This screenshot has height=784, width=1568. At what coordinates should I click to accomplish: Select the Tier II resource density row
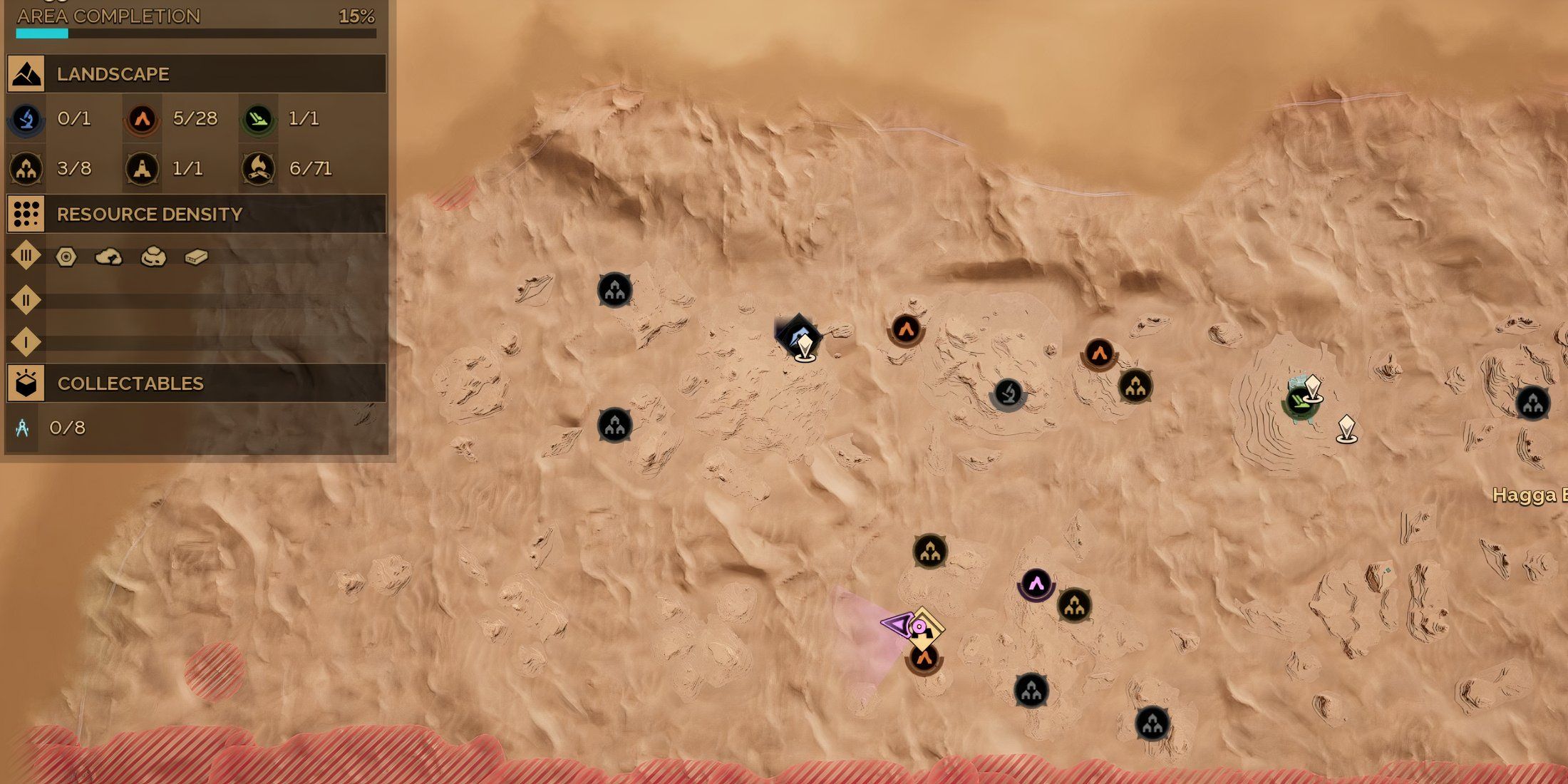point(26,301)
